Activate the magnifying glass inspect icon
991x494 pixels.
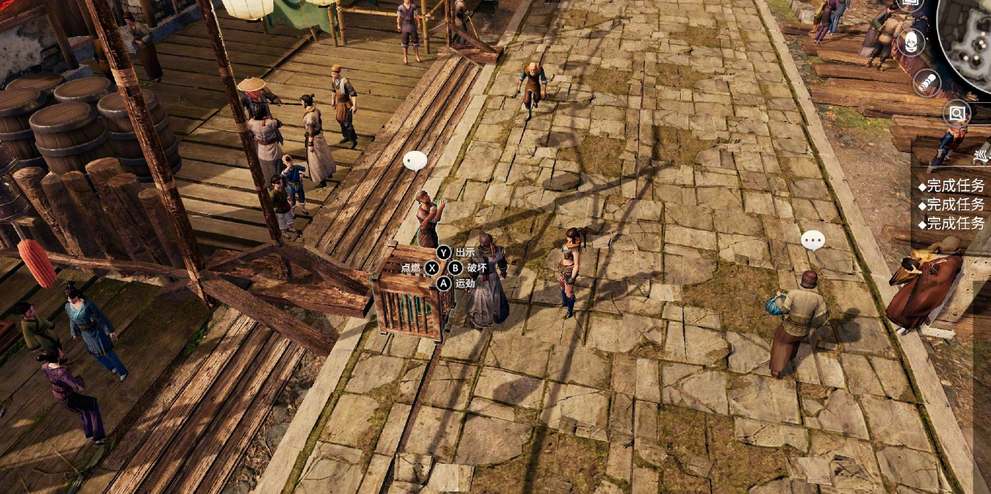957,113
